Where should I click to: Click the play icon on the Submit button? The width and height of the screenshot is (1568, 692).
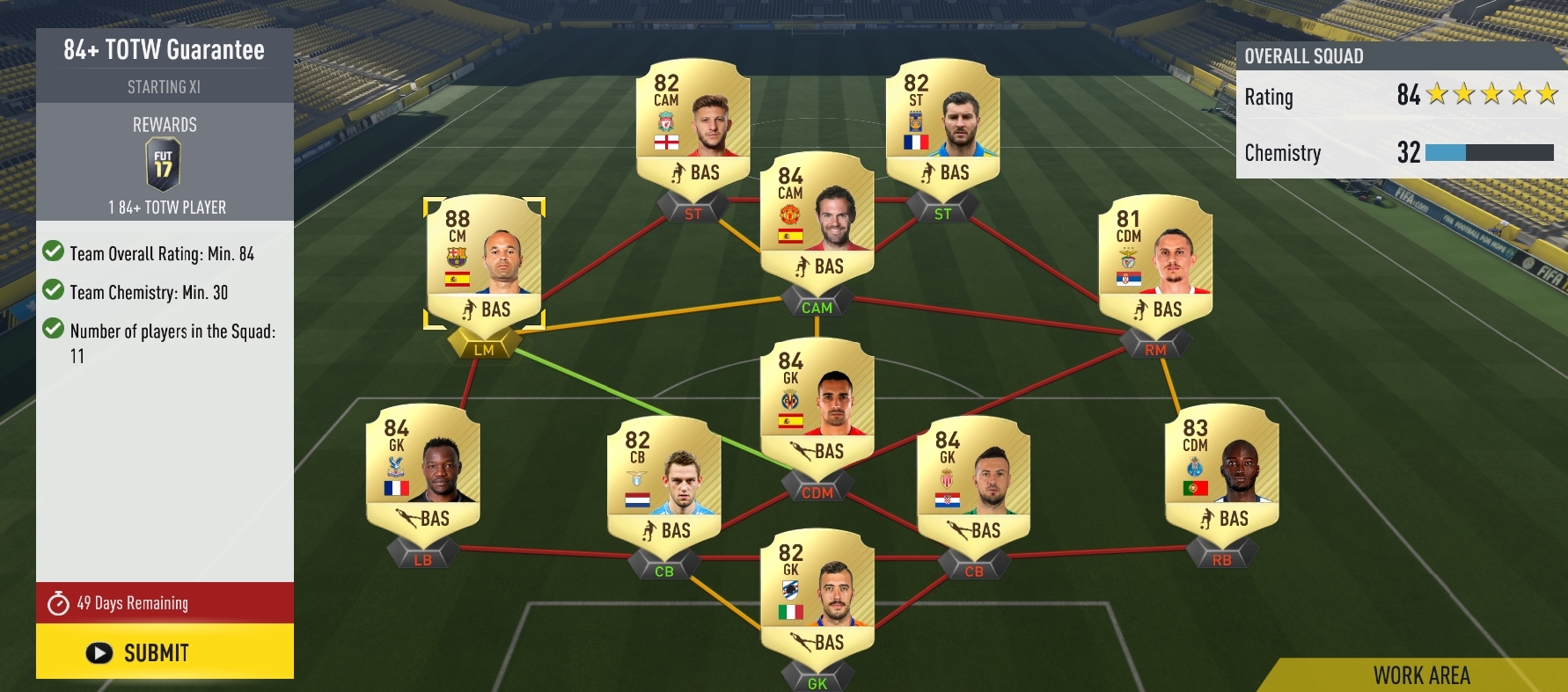pos(99,652)
